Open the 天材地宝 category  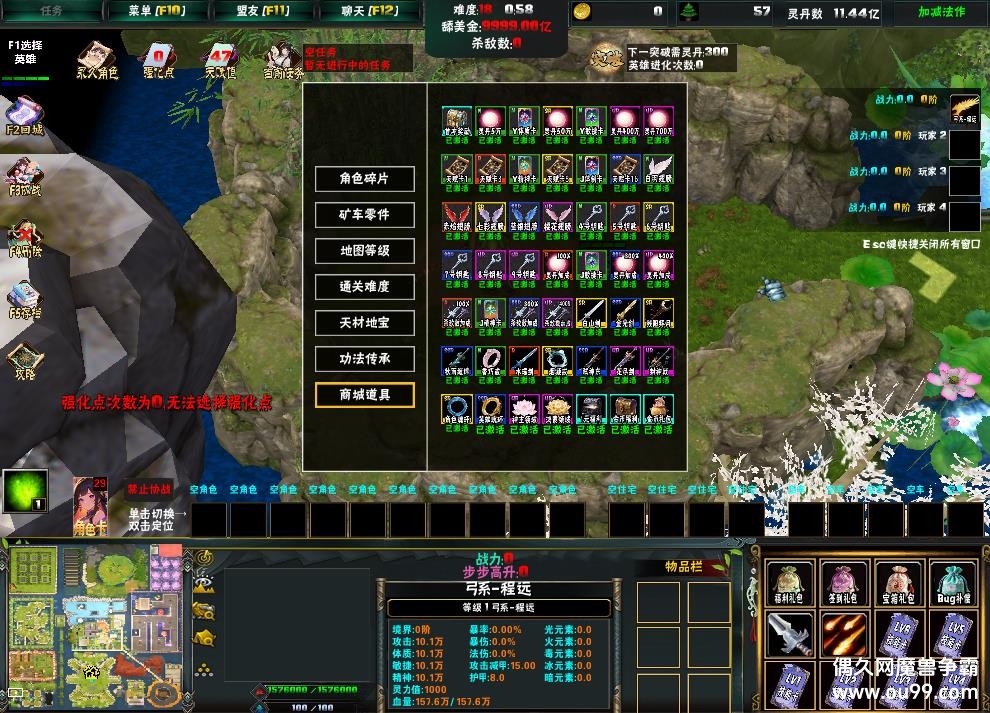click(364, 322)
